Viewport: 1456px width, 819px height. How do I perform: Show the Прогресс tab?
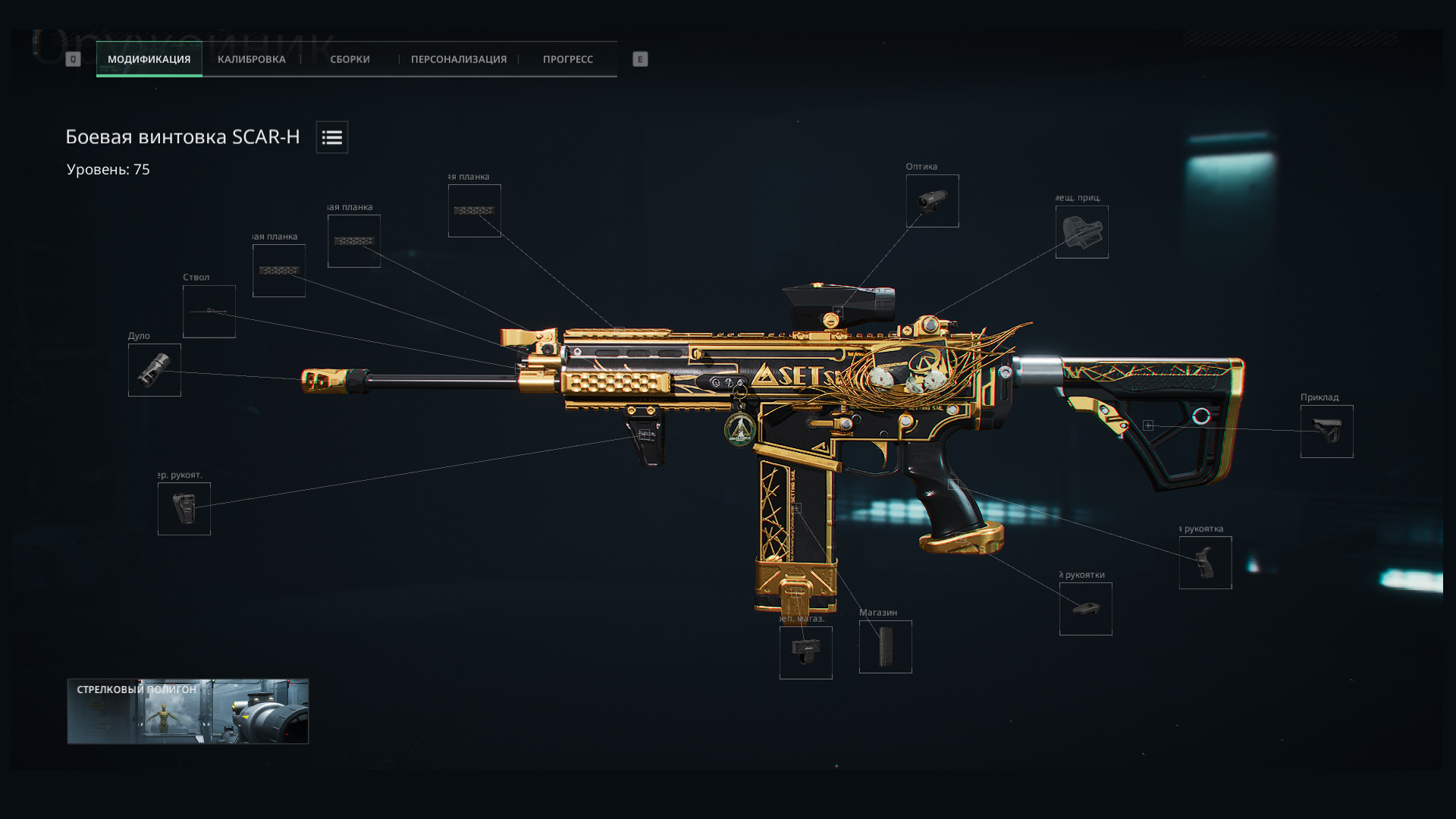pos(567,59)
